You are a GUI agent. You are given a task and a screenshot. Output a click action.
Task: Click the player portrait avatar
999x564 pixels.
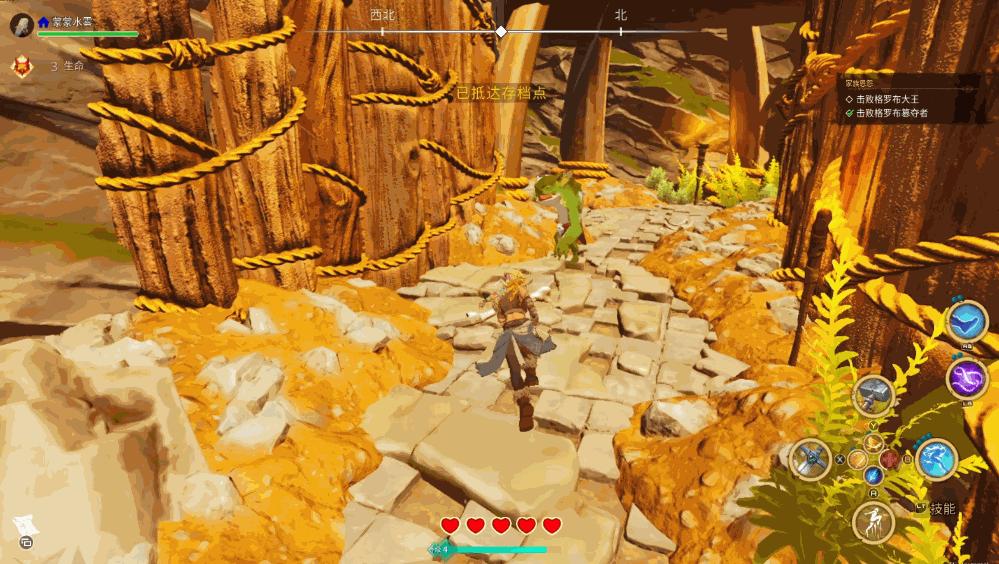click(21, 24)
